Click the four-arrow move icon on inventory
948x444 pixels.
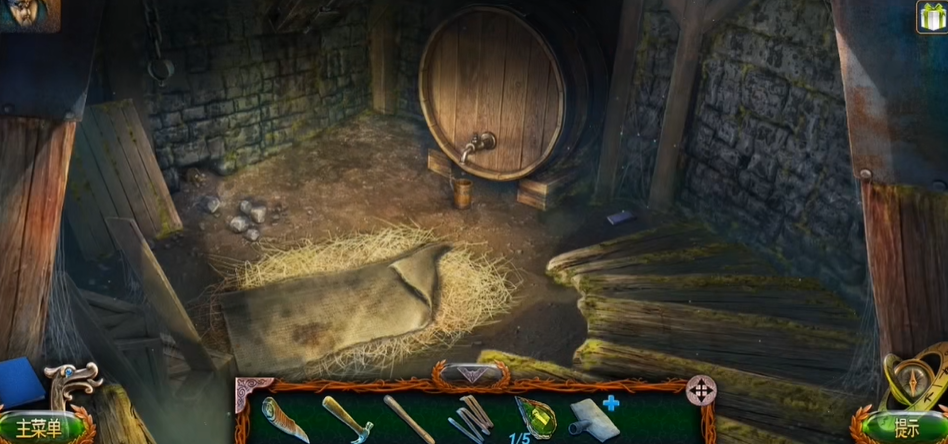pos(700,390)
